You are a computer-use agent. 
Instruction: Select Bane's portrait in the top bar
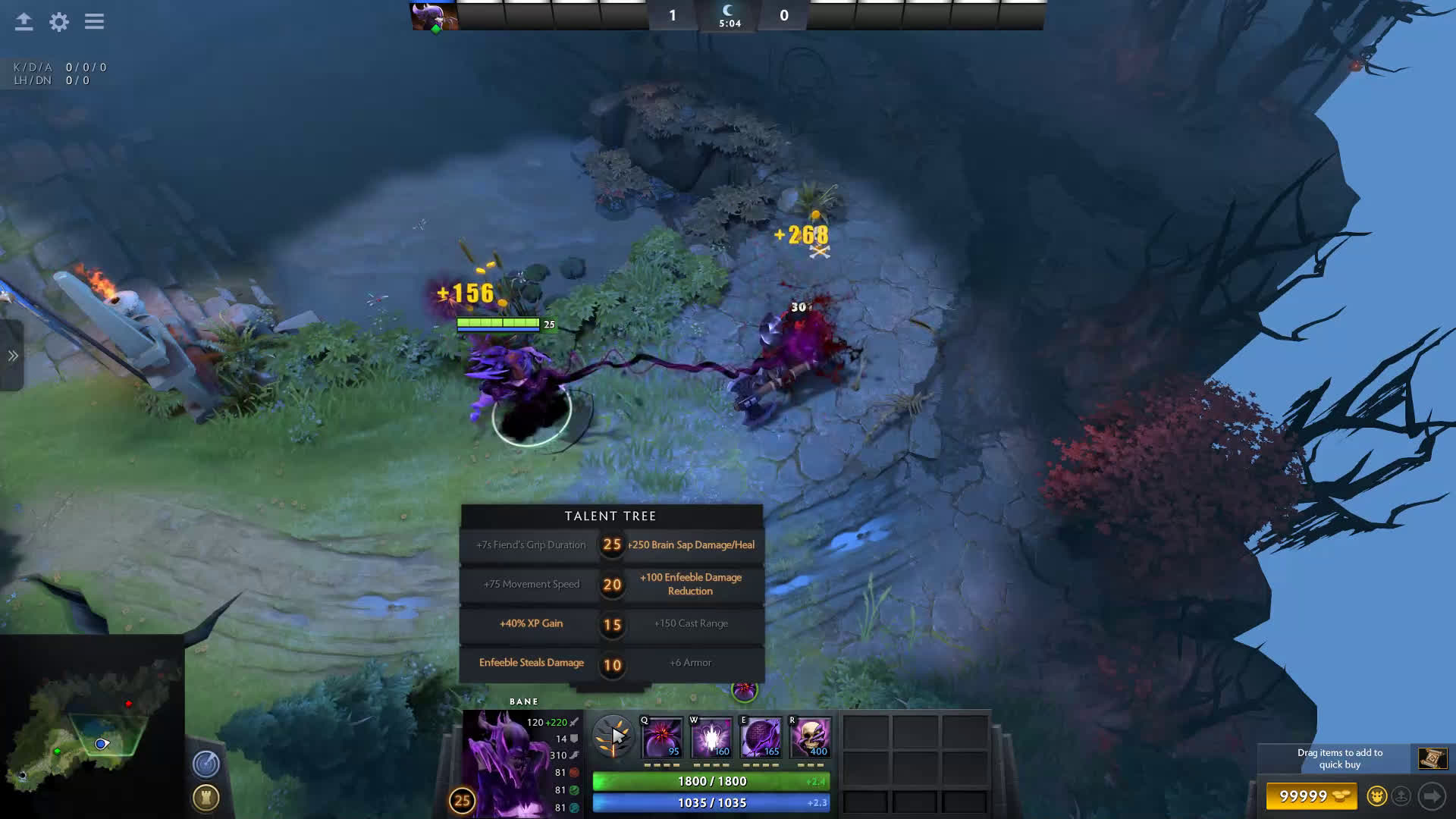pyautogui.click(x=434, y=16)
